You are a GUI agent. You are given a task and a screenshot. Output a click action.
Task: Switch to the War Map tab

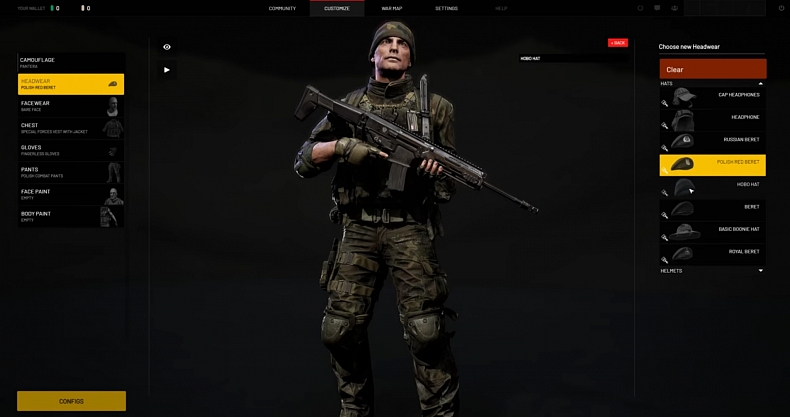[x=392, y=8]
